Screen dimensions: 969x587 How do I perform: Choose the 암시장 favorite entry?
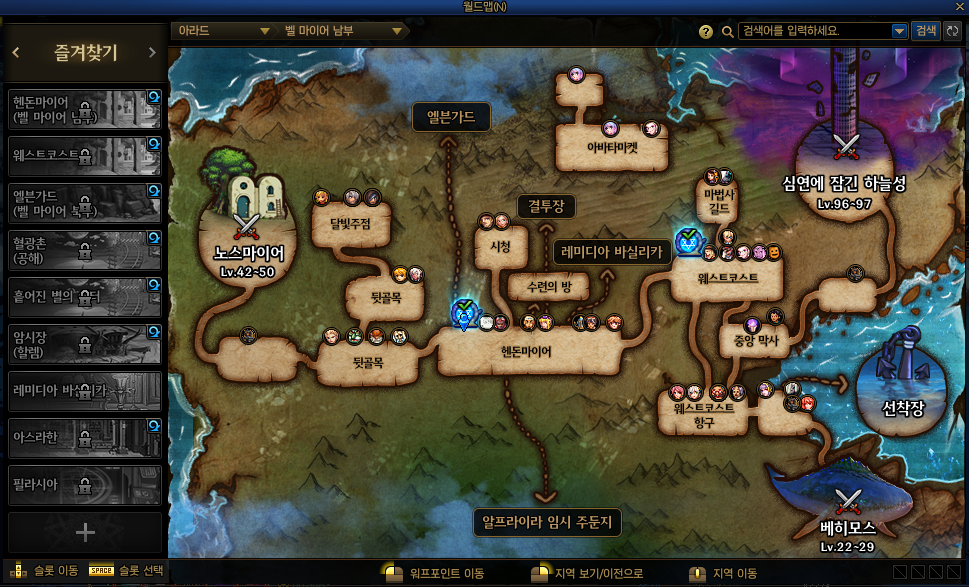(x=85, y=344)
